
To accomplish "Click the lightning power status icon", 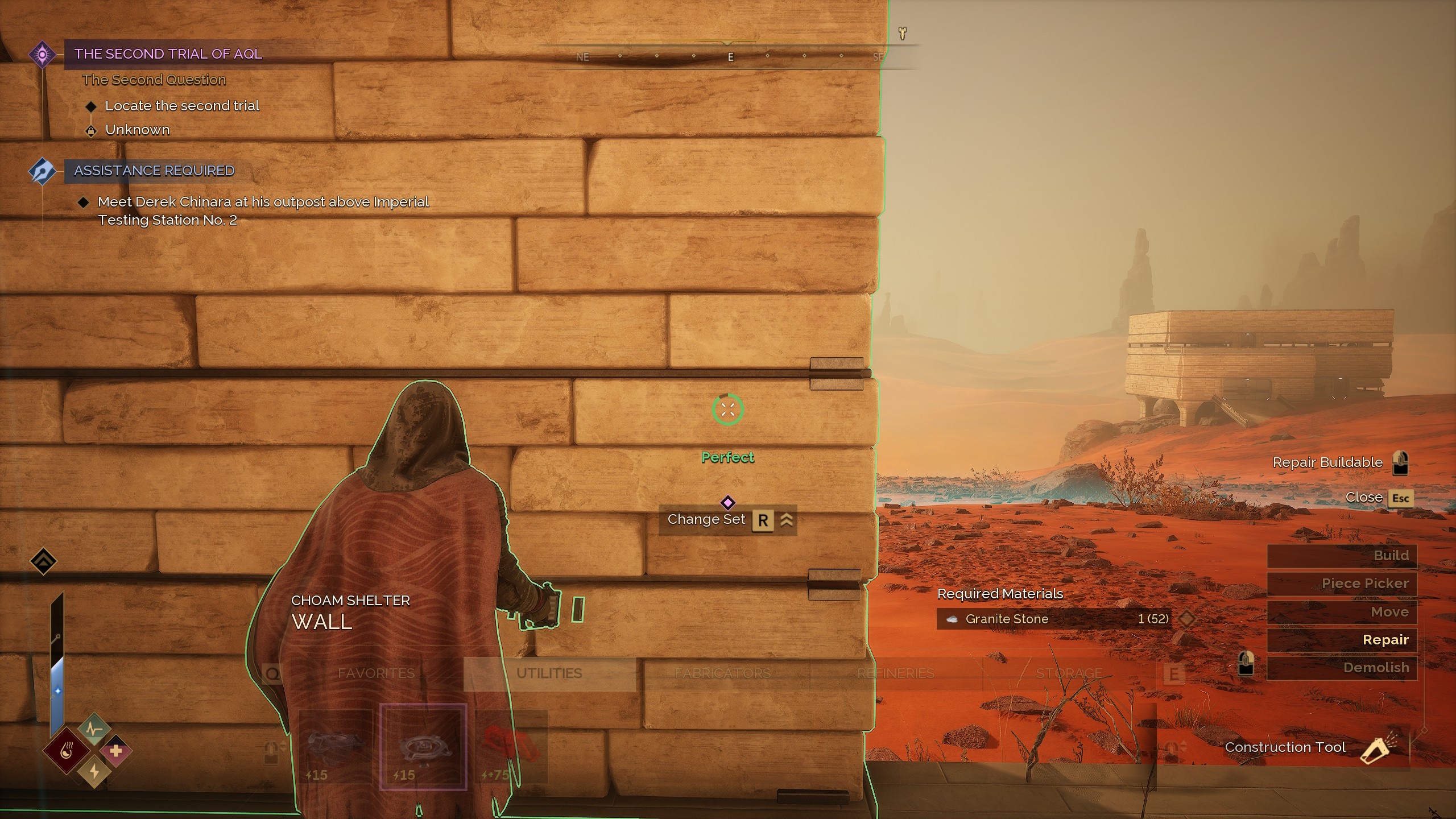I will [94, 772].
